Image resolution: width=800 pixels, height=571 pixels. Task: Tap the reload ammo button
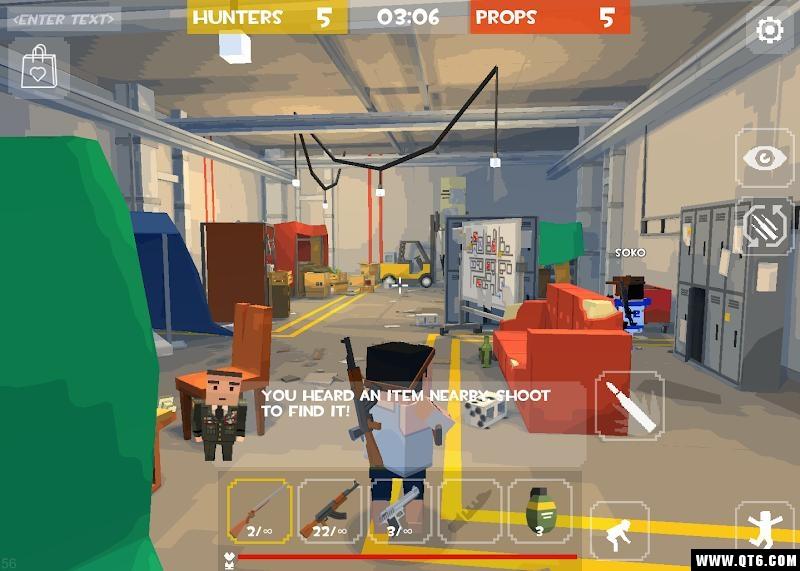point(765,226)
